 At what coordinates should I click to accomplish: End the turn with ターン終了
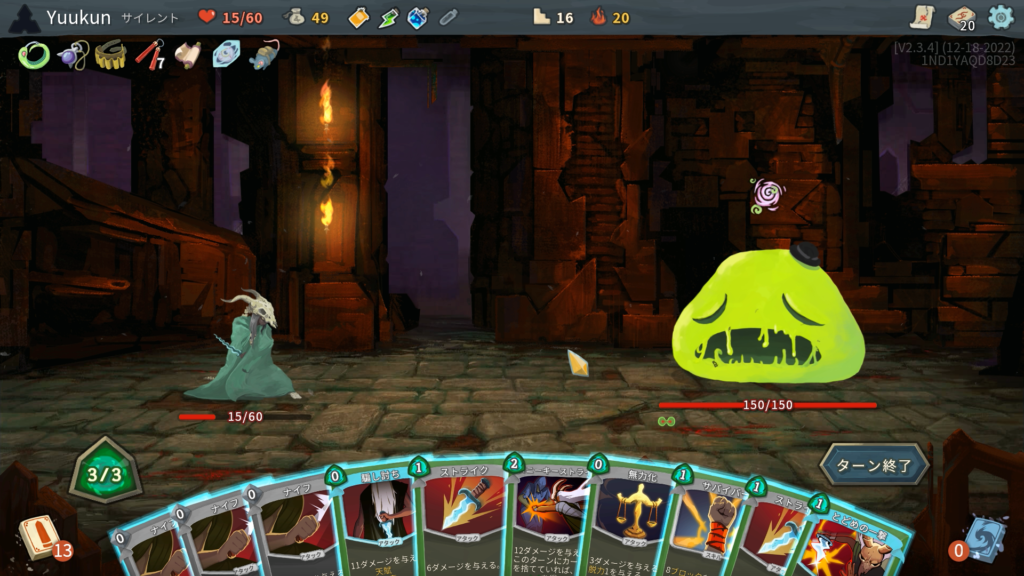click(x=874, y=465)
